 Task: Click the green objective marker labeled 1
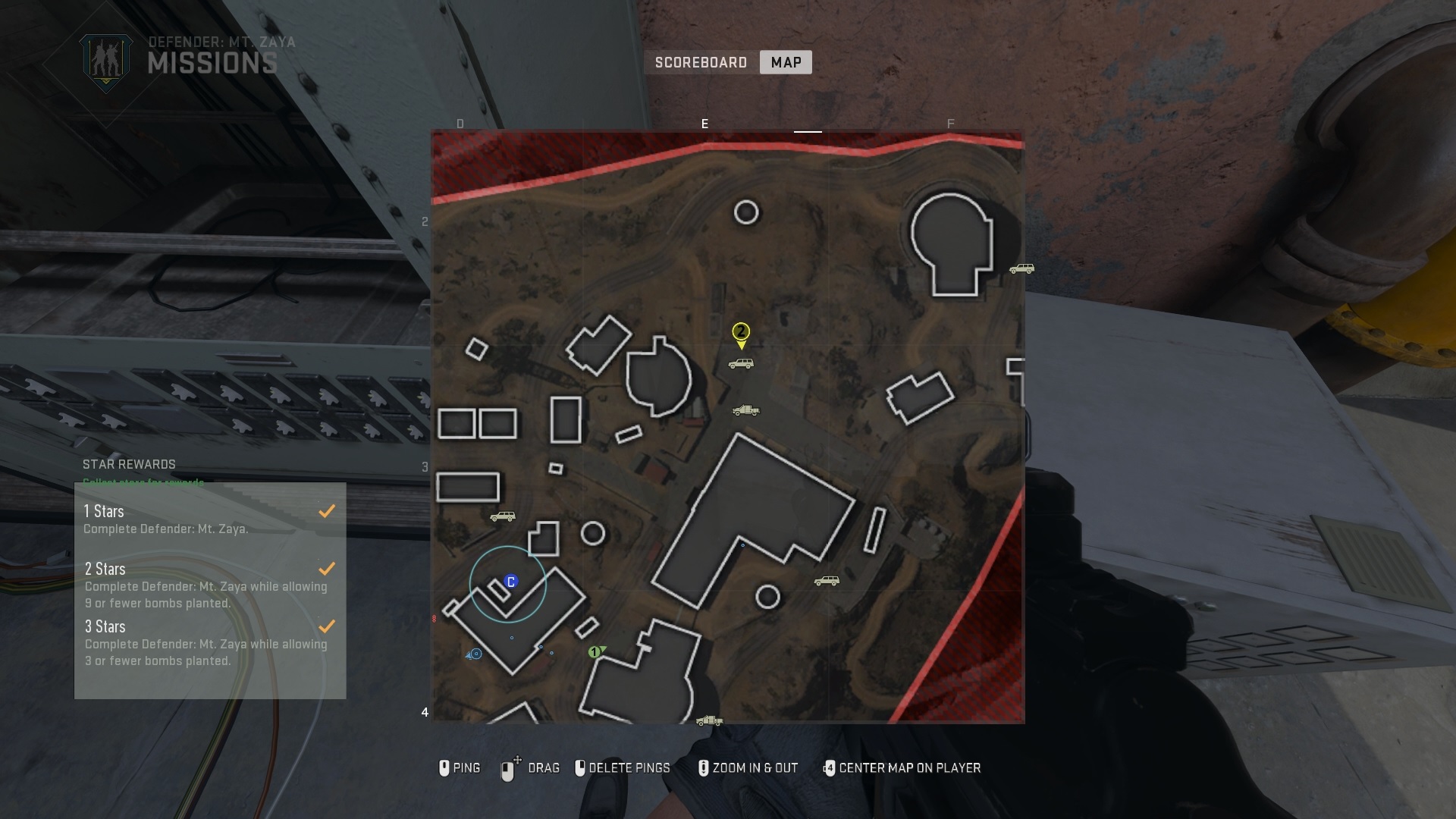point(596,651)
